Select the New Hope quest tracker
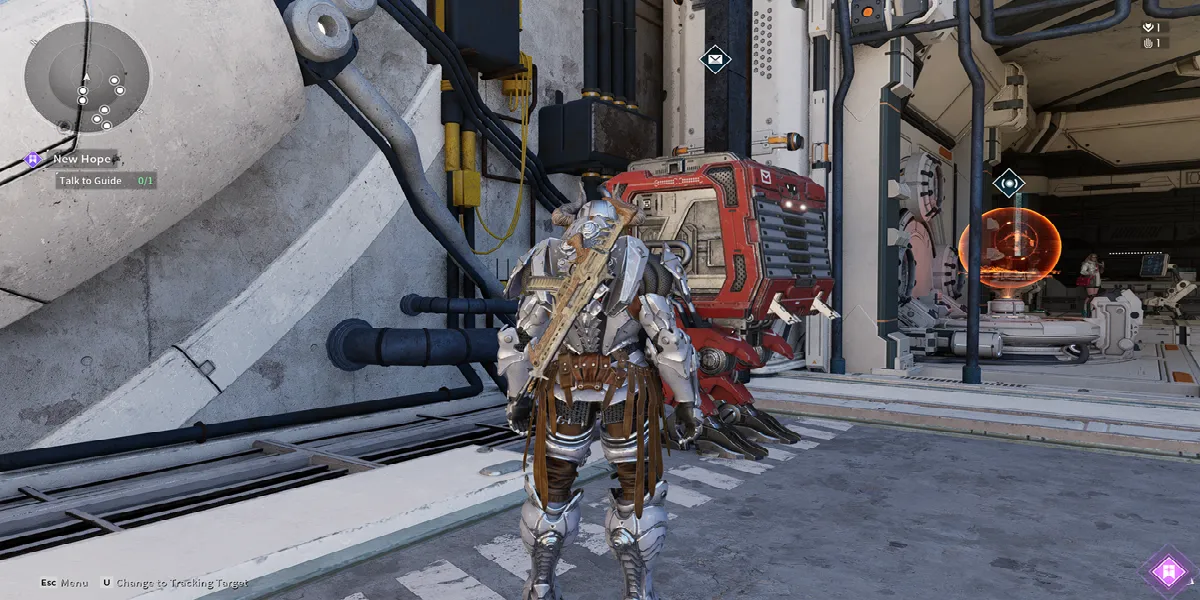The width and height of the screenshot is (1200, 600). (81, 158)
